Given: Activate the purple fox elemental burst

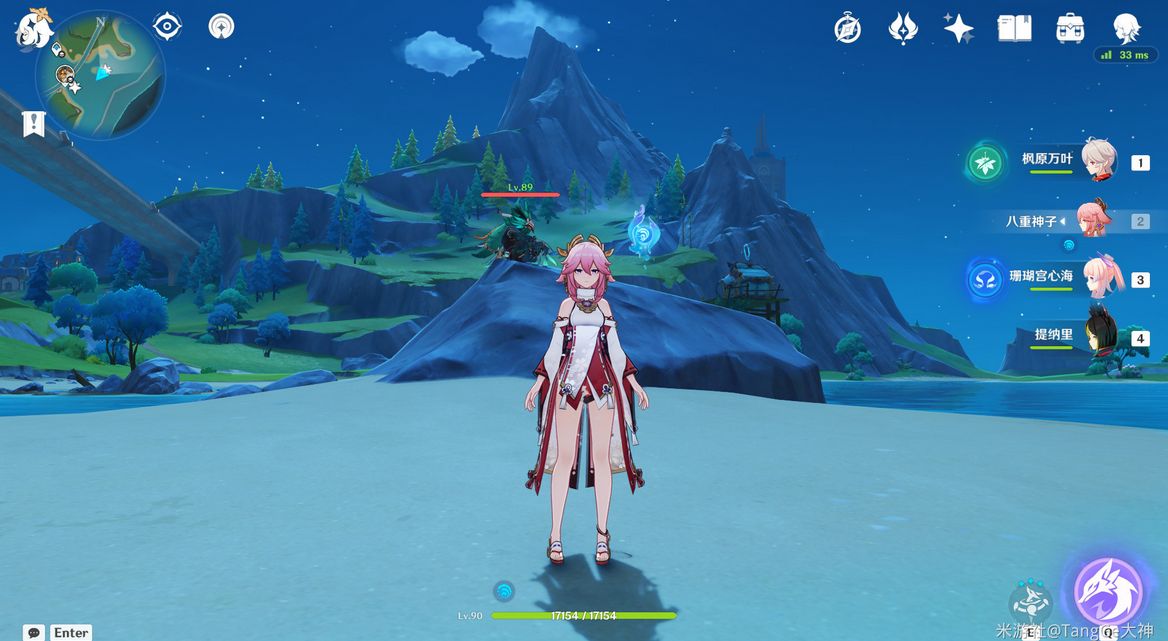Looking at the screenshot, I should pyautogui.click(x=1107, y=592).
